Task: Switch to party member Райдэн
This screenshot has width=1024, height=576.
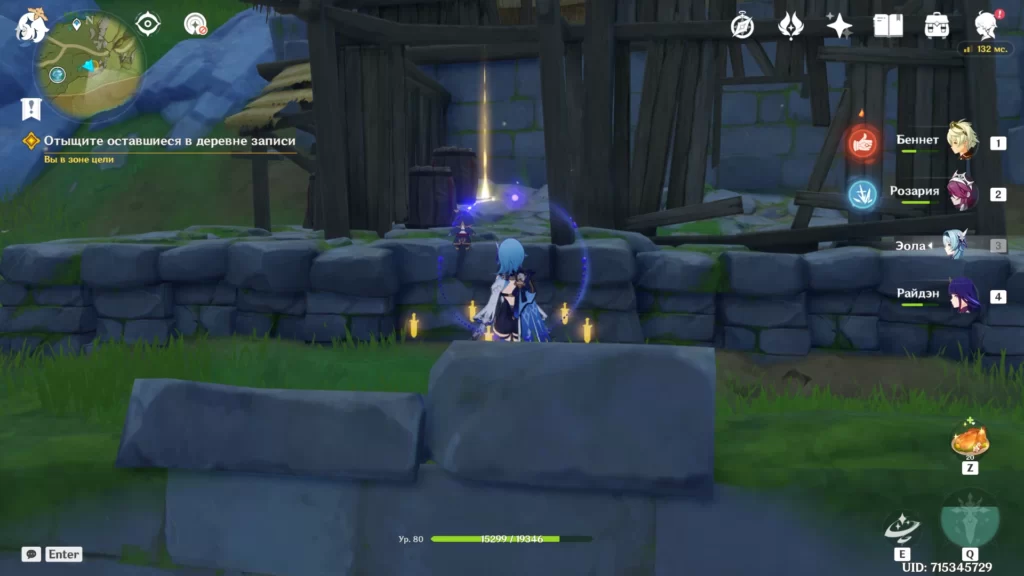Action: [x=961, y=296]
